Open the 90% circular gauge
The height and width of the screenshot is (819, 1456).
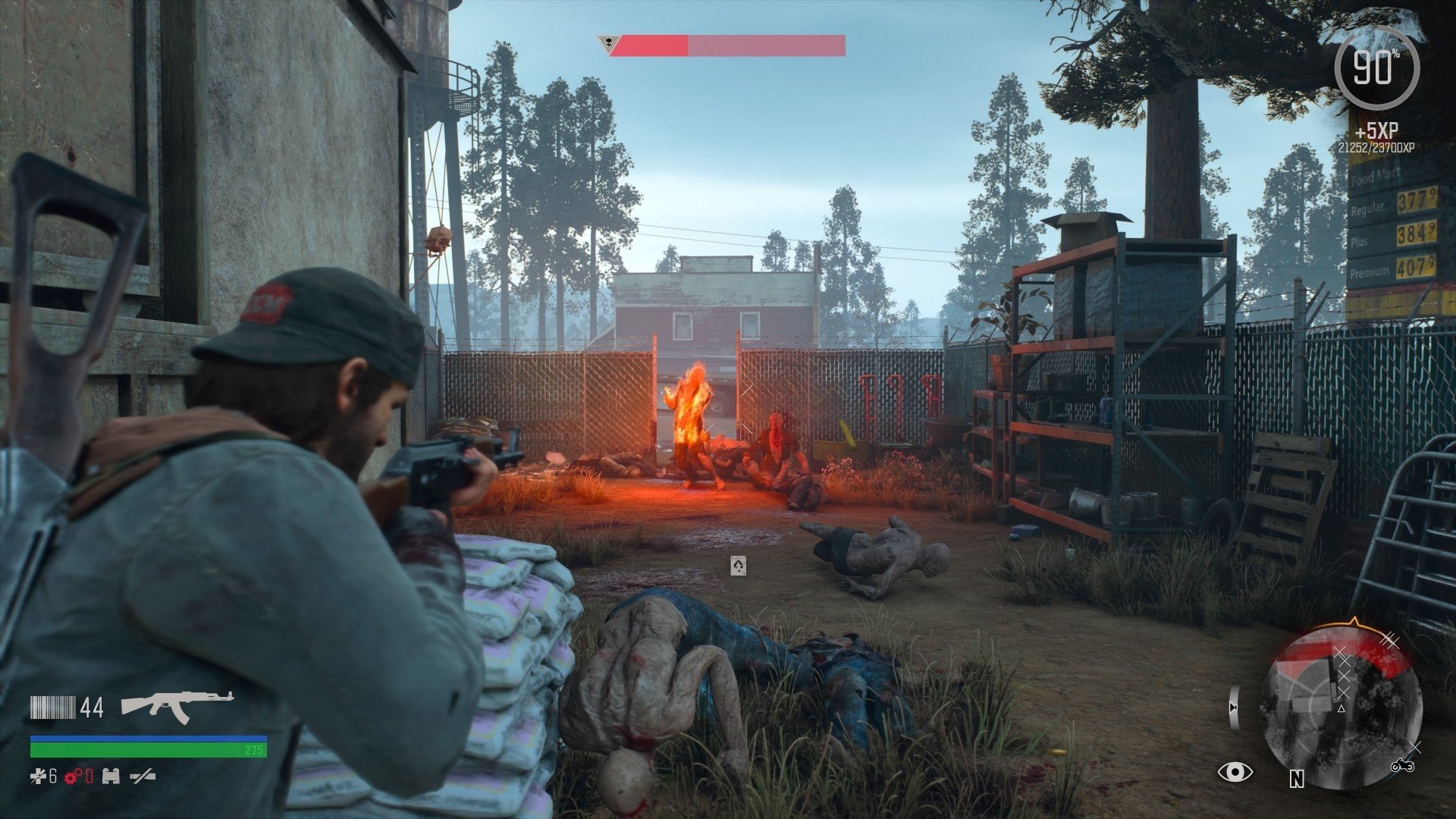point(1376,68)
